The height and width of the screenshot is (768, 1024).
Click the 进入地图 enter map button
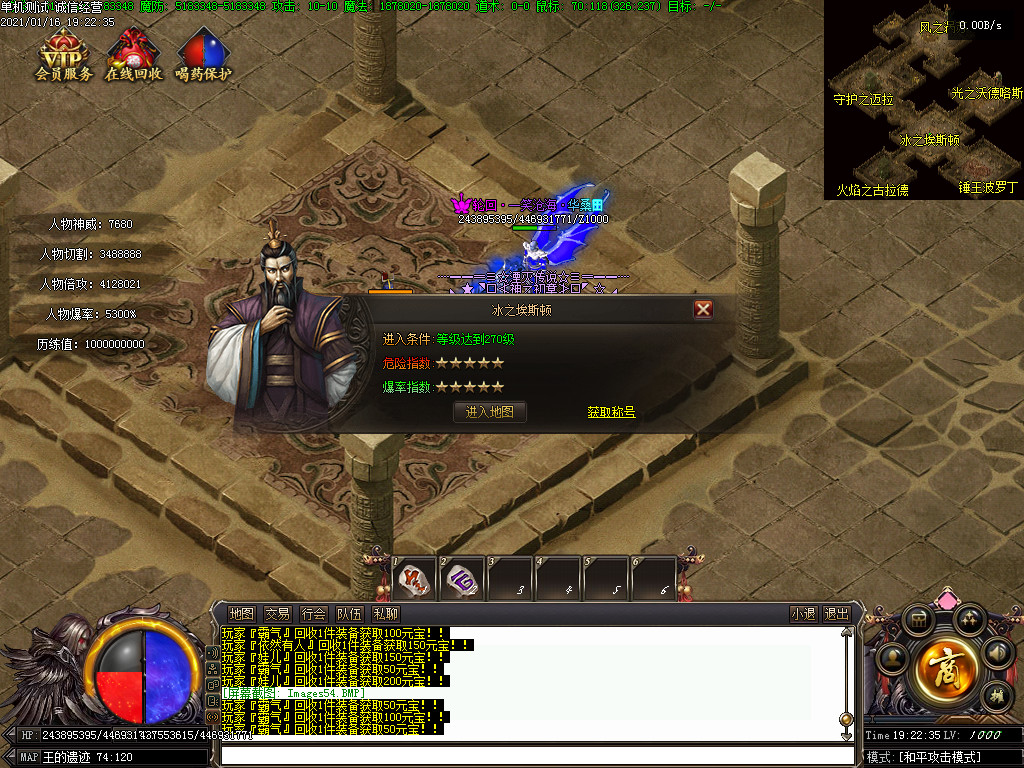(x=490, y=411)
